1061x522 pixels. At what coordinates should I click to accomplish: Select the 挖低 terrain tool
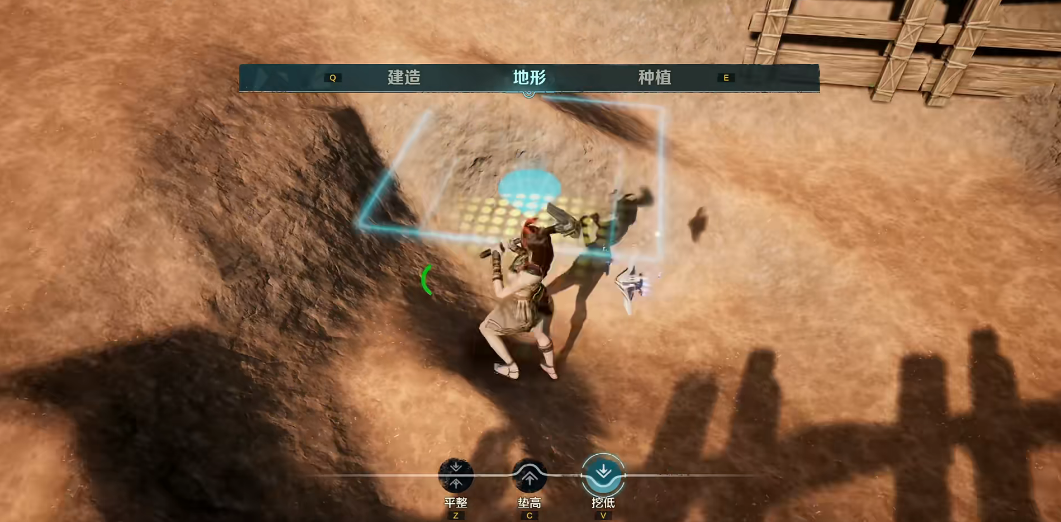pos(602,474)
